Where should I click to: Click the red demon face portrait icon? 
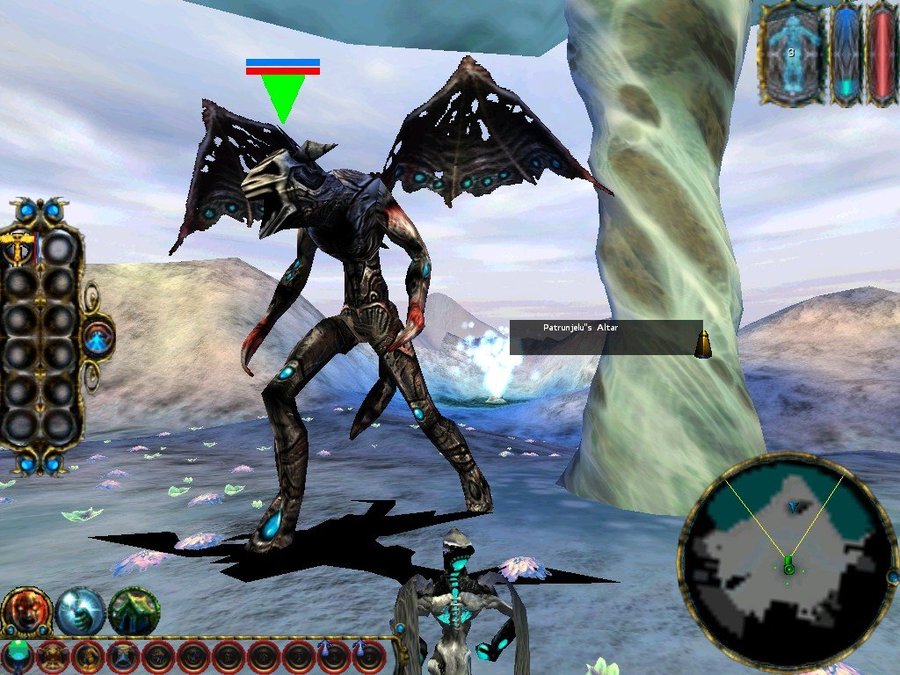click(27, 612)
